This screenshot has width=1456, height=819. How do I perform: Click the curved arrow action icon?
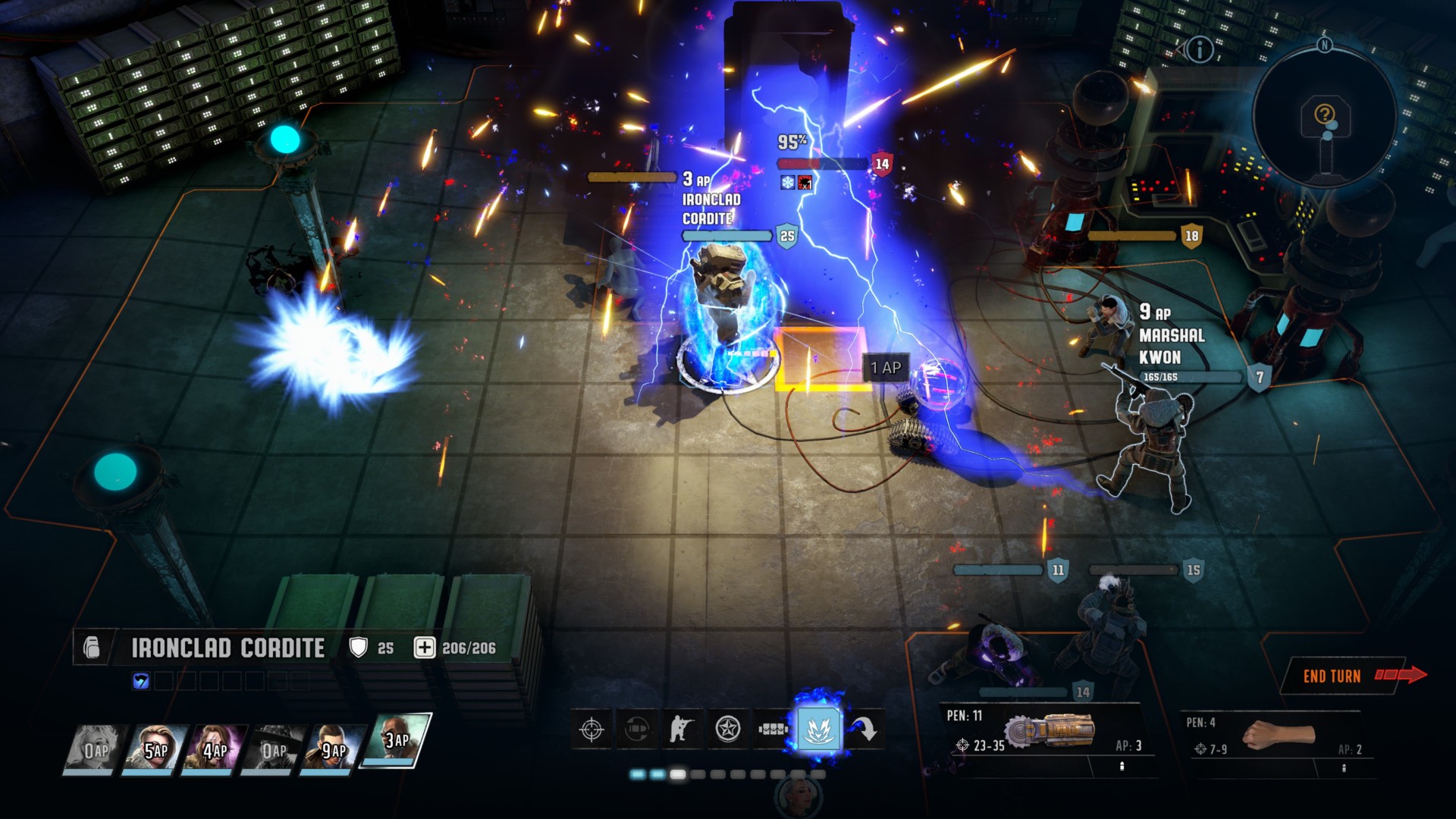coord(864,730)
